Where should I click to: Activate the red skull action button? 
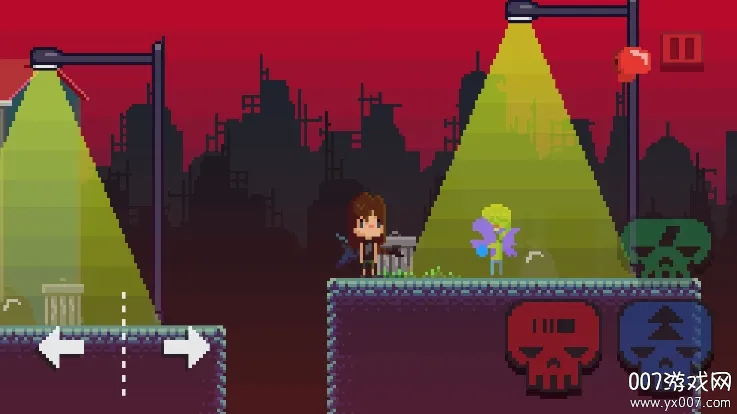(553, 344)
